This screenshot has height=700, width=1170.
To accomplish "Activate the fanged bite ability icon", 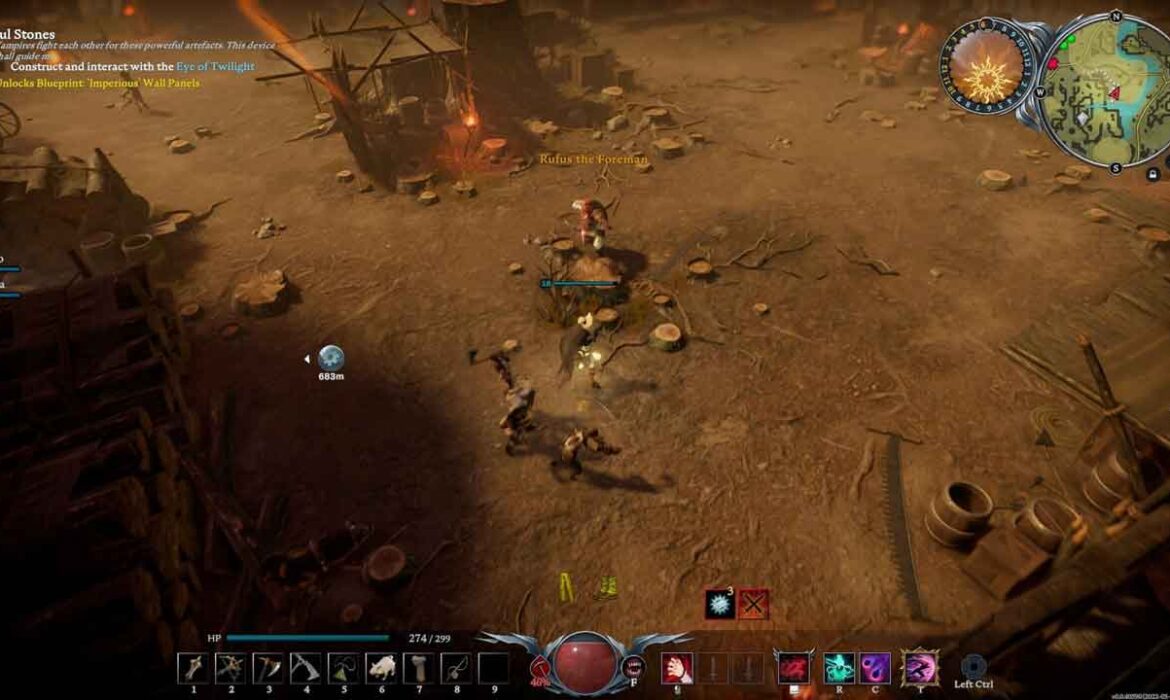I will click(632, 666).
